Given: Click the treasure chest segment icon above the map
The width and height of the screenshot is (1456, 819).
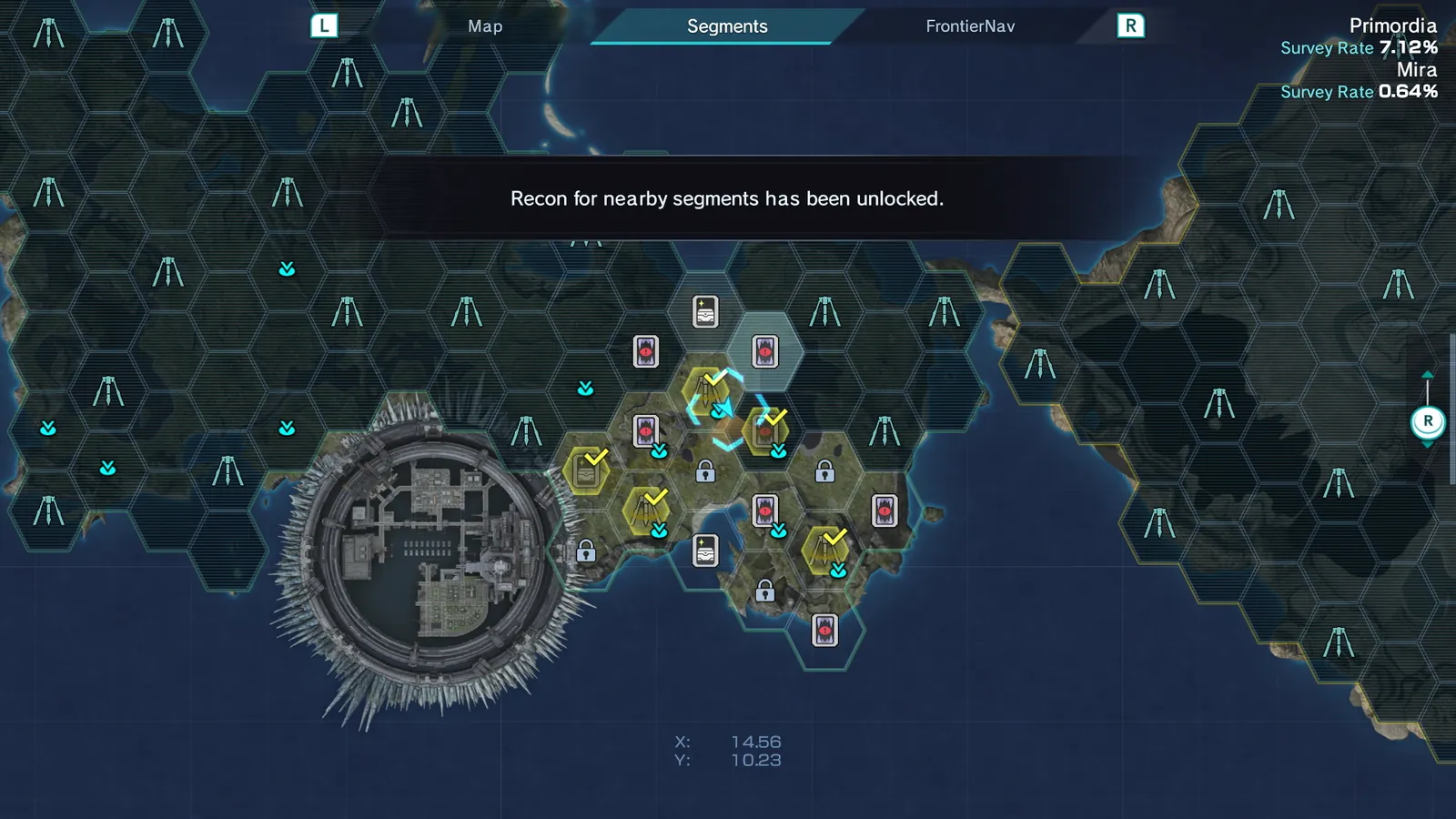Looking at the screenshot, I should (x=703, y=311).
